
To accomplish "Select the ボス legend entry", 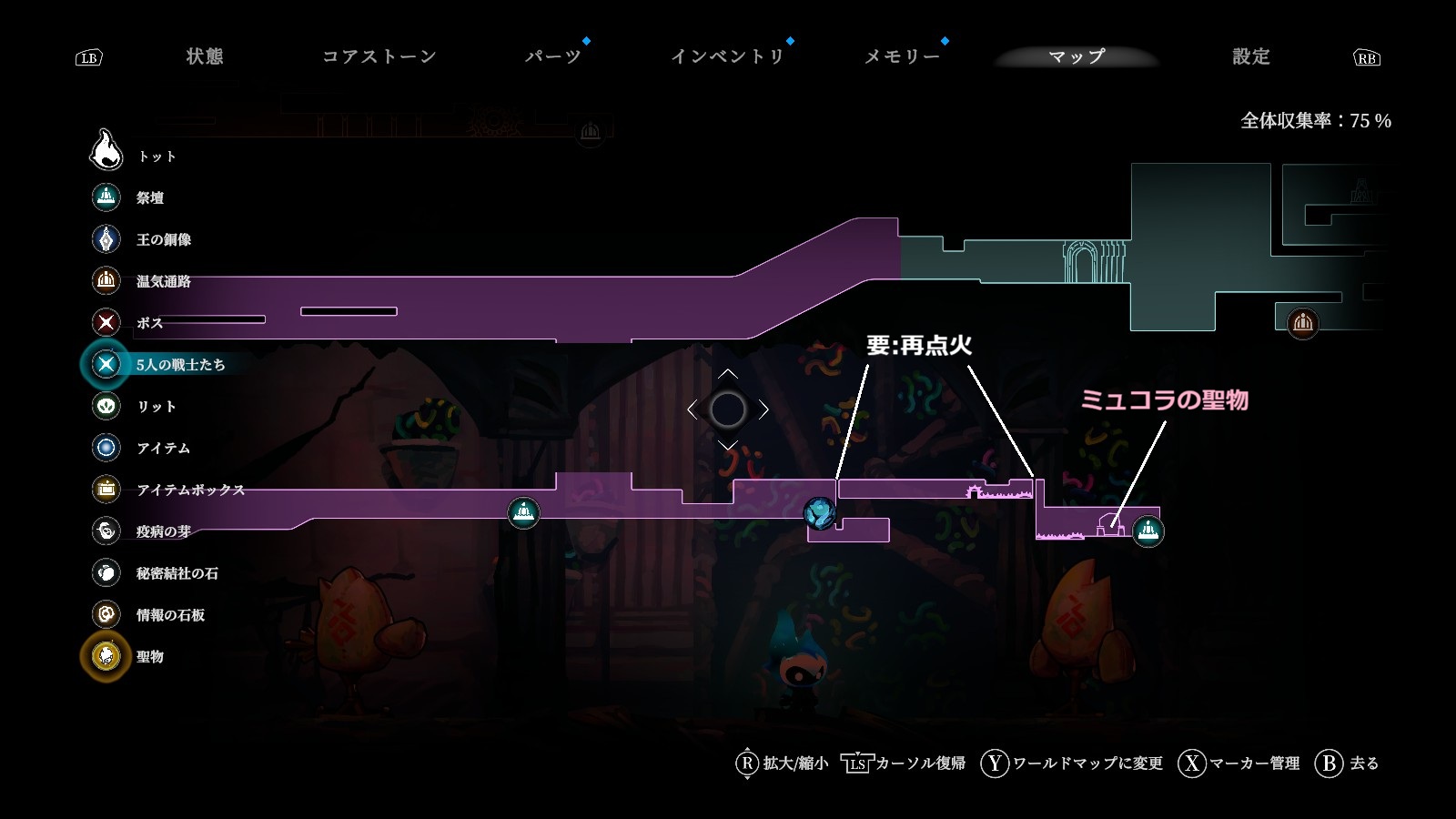I will coord(149,323).
